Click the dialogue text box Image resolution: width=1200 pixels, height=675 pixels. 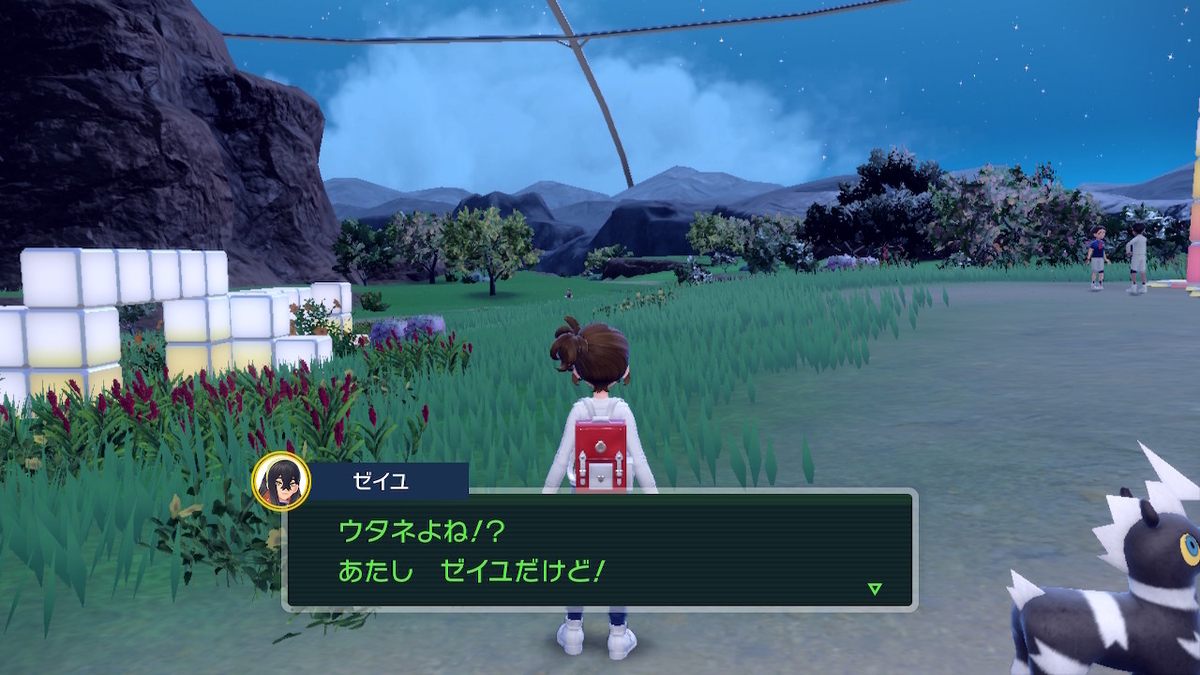click(600, 549)
